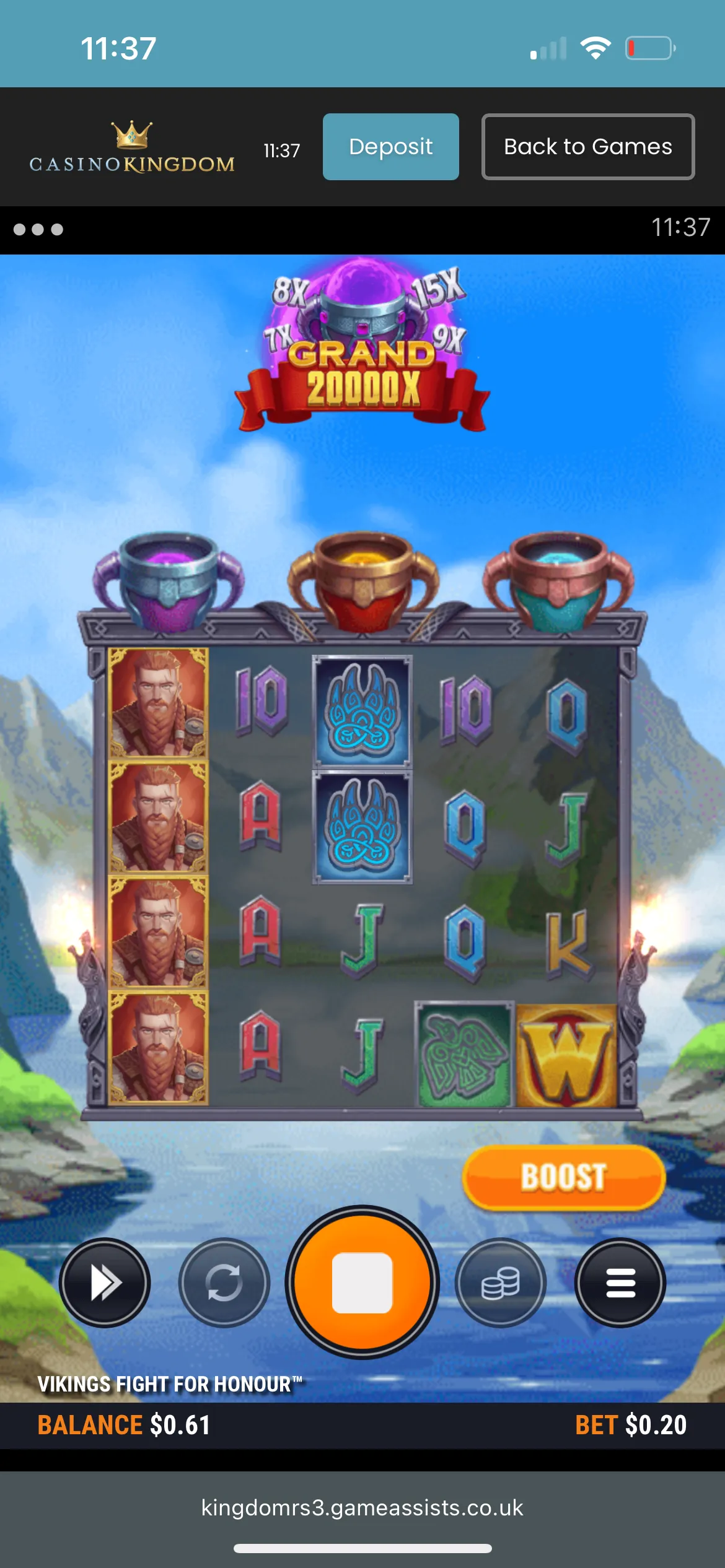The width and height of the screenshot is (725, 1568).
Task: Open bet settings with the coin stack icon
Action: 500,1283
